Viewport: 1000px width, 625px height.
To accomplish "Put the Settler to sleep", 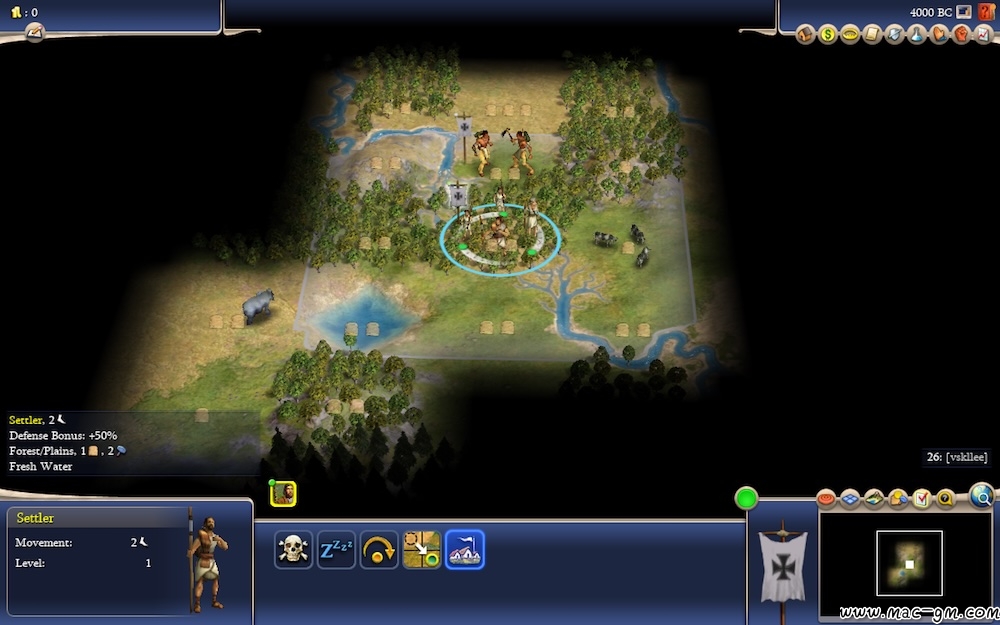I will pos(336,549).
